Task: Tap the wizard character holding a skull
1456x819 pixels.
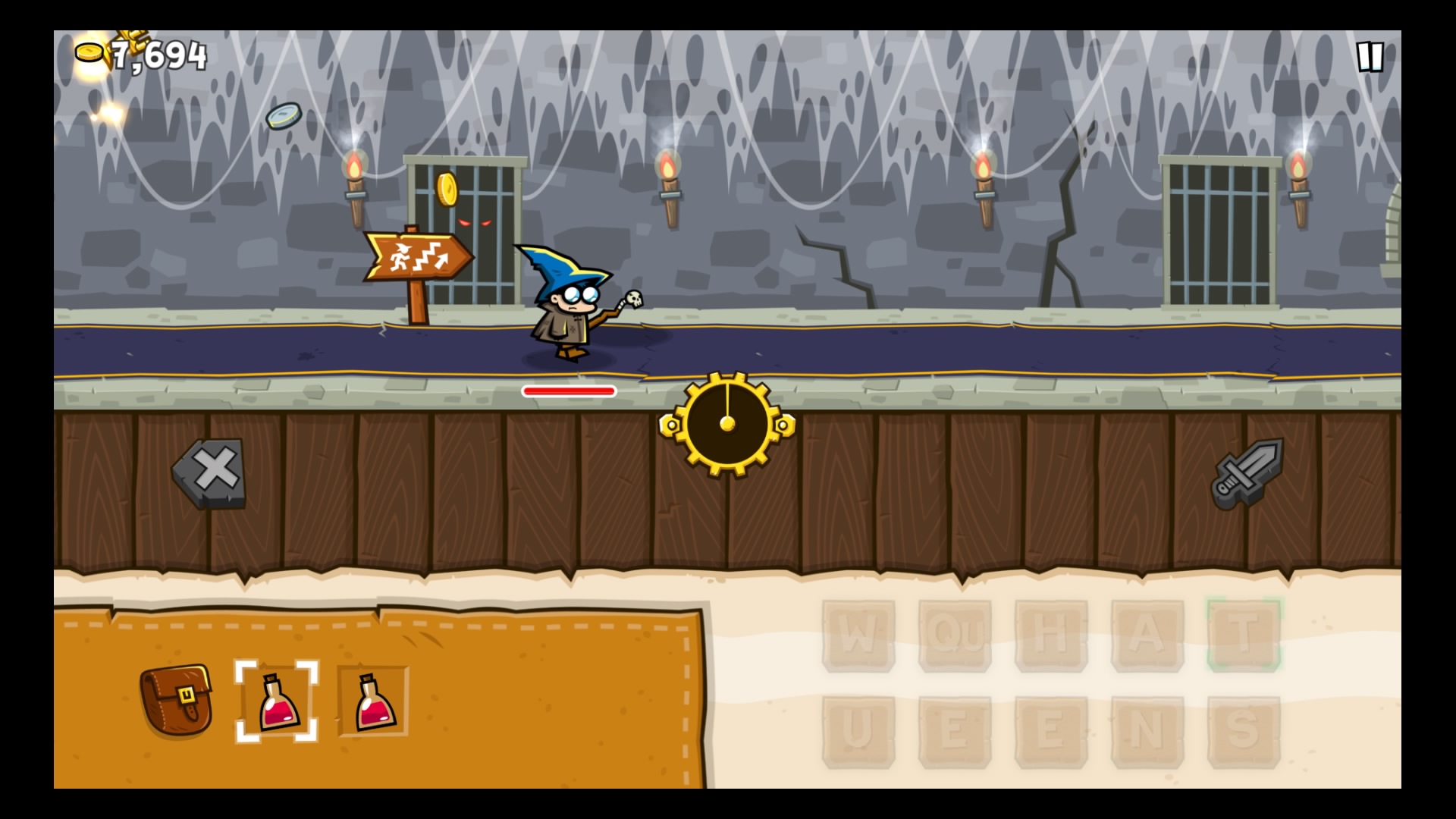Action: (x=571, y=303)
